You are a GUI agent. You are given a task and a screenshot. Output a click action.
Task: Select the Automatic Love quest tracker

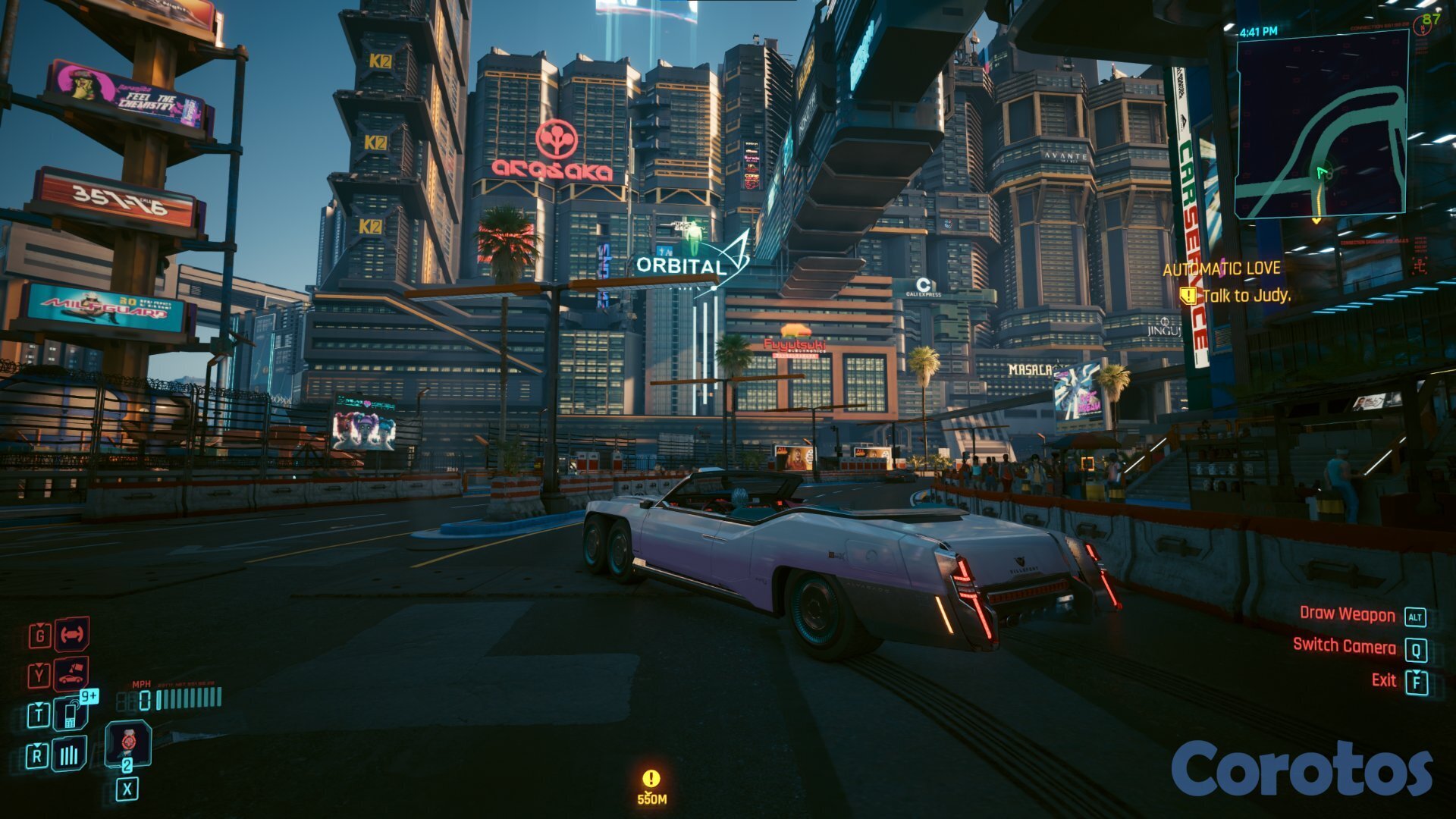coord(1221,268)
